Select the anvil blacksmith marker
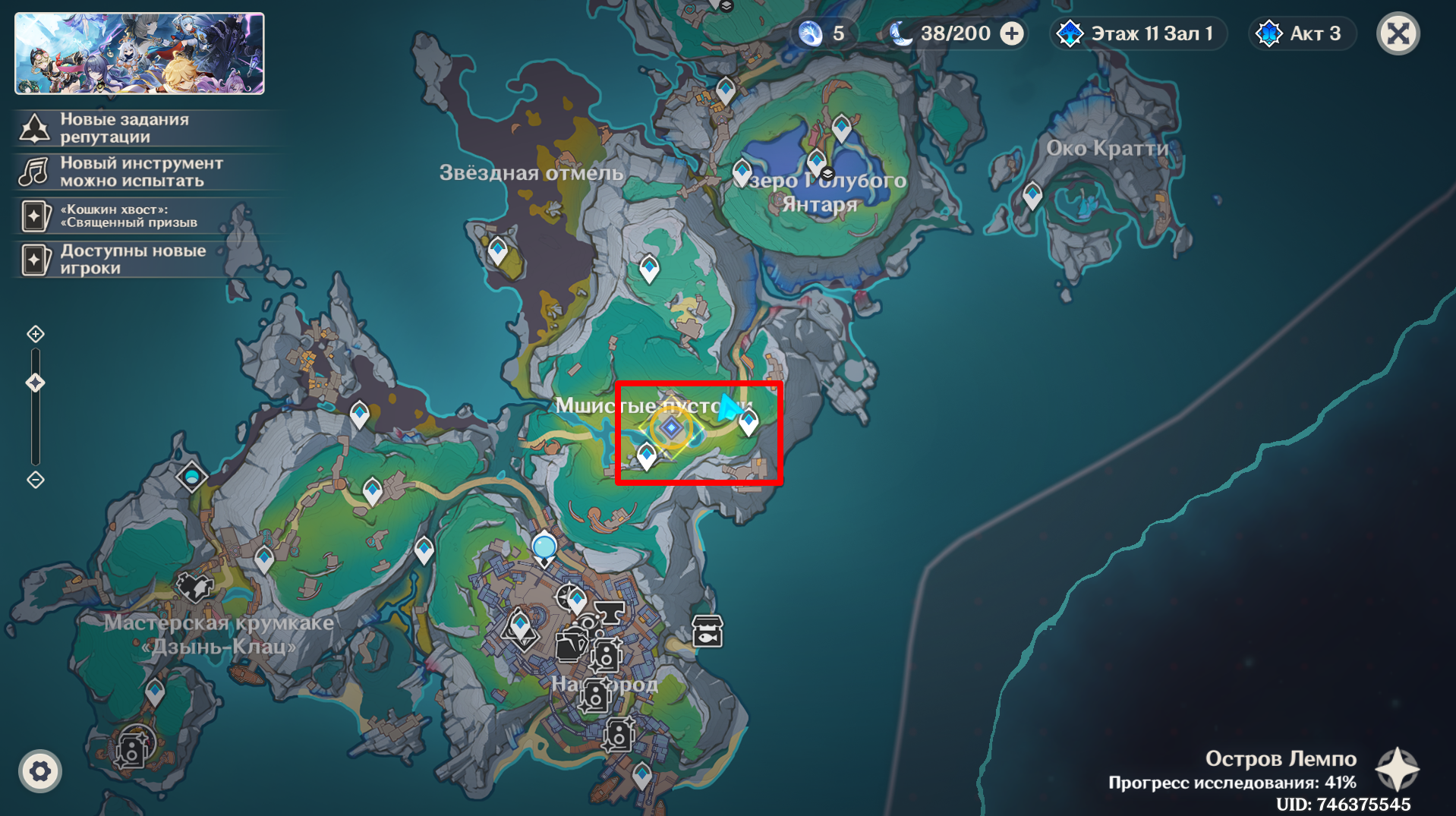Image resolution: width=1456 pixels, height=816 pixels. coord(609,611)
